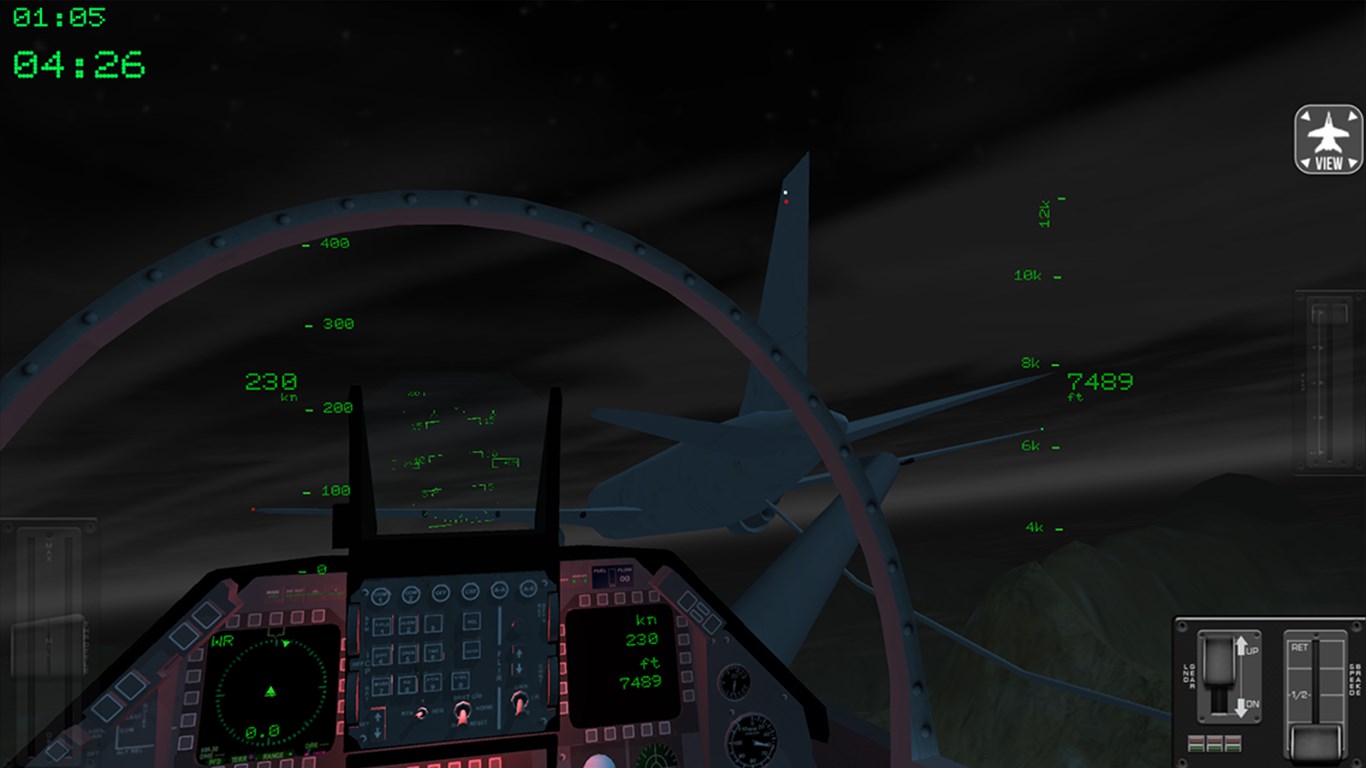This screenshot has height=768, width=1366.
Task: Switch camera with the VIEW button
Action: point(1329,139)
